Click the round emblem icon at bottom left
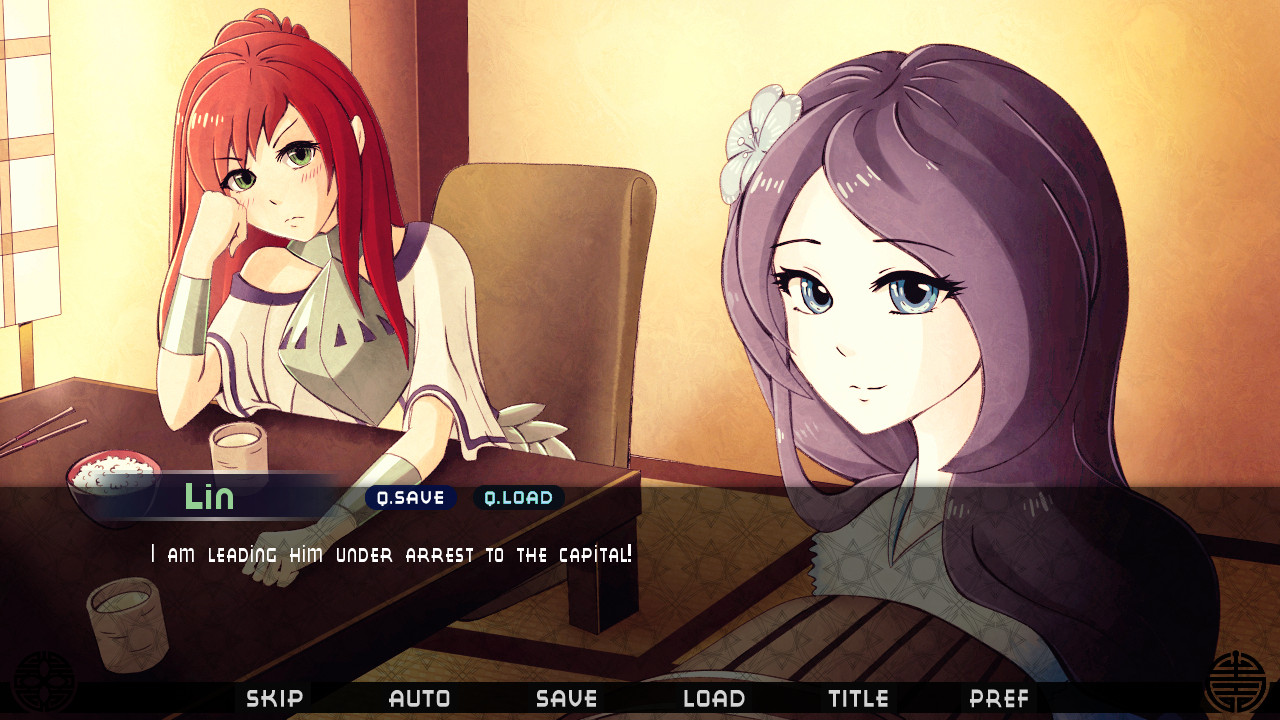The width and height of the screenshot is (1280, 720). pos(43,683)
